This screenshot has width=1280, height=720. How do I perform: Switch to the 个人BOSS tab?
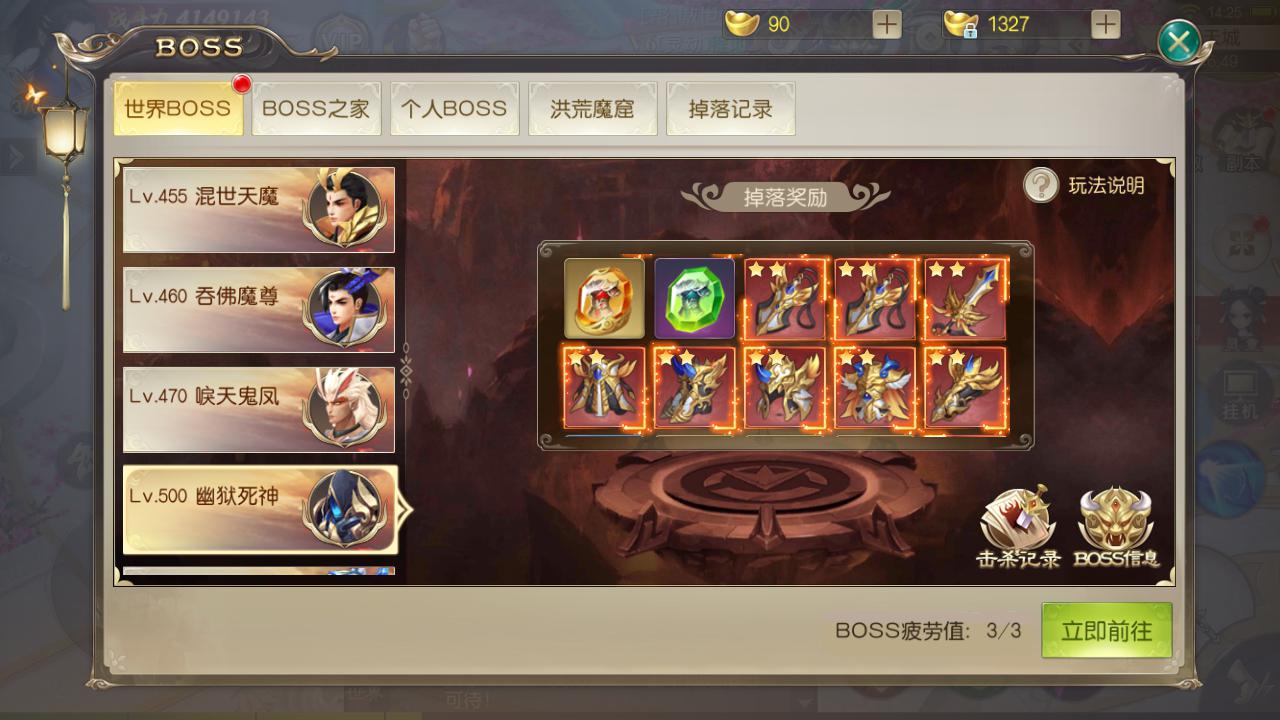pyautogui.click(x=454, y=110)
